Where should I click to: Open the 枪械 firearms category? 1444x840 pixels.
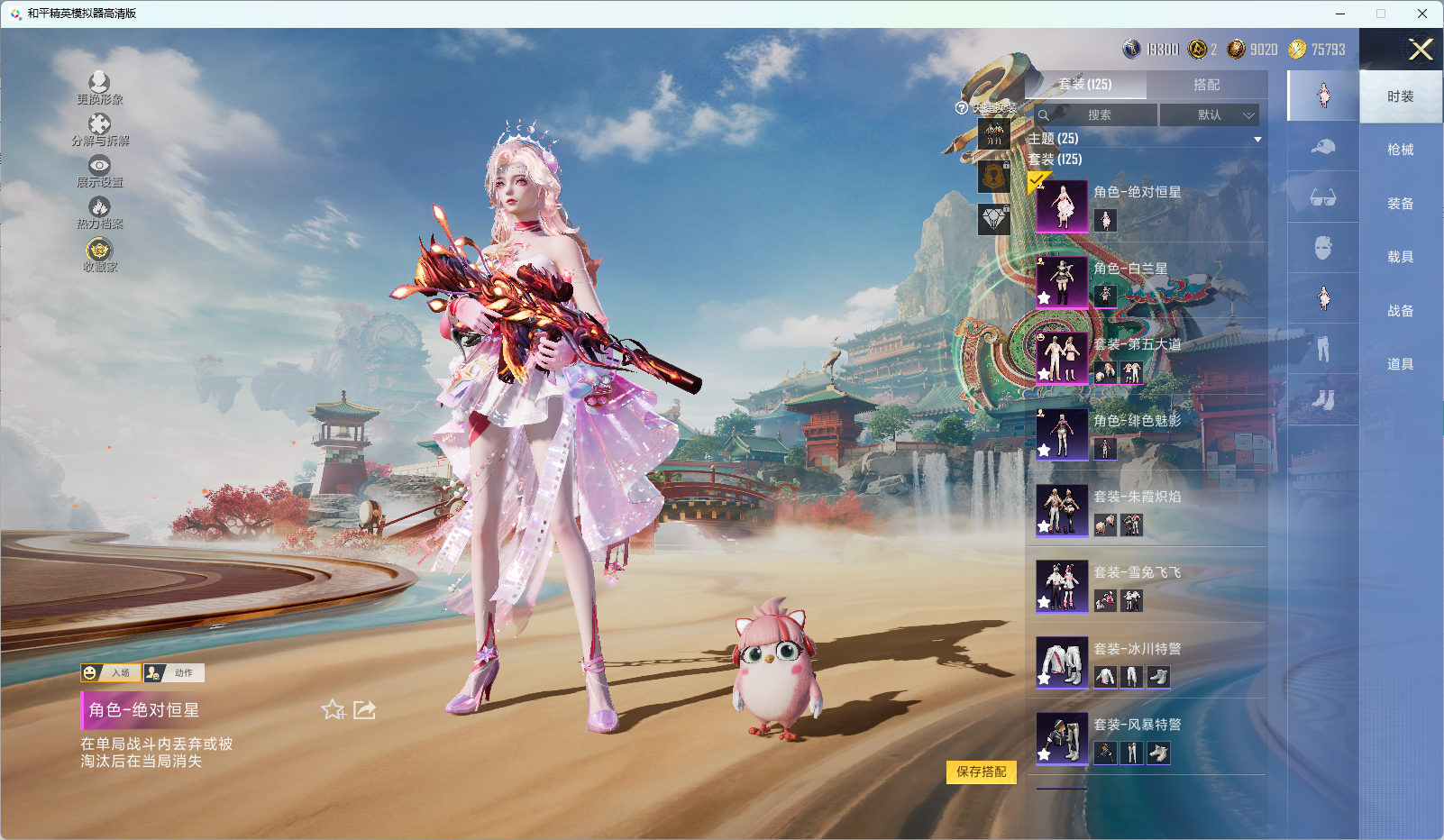1400,150
